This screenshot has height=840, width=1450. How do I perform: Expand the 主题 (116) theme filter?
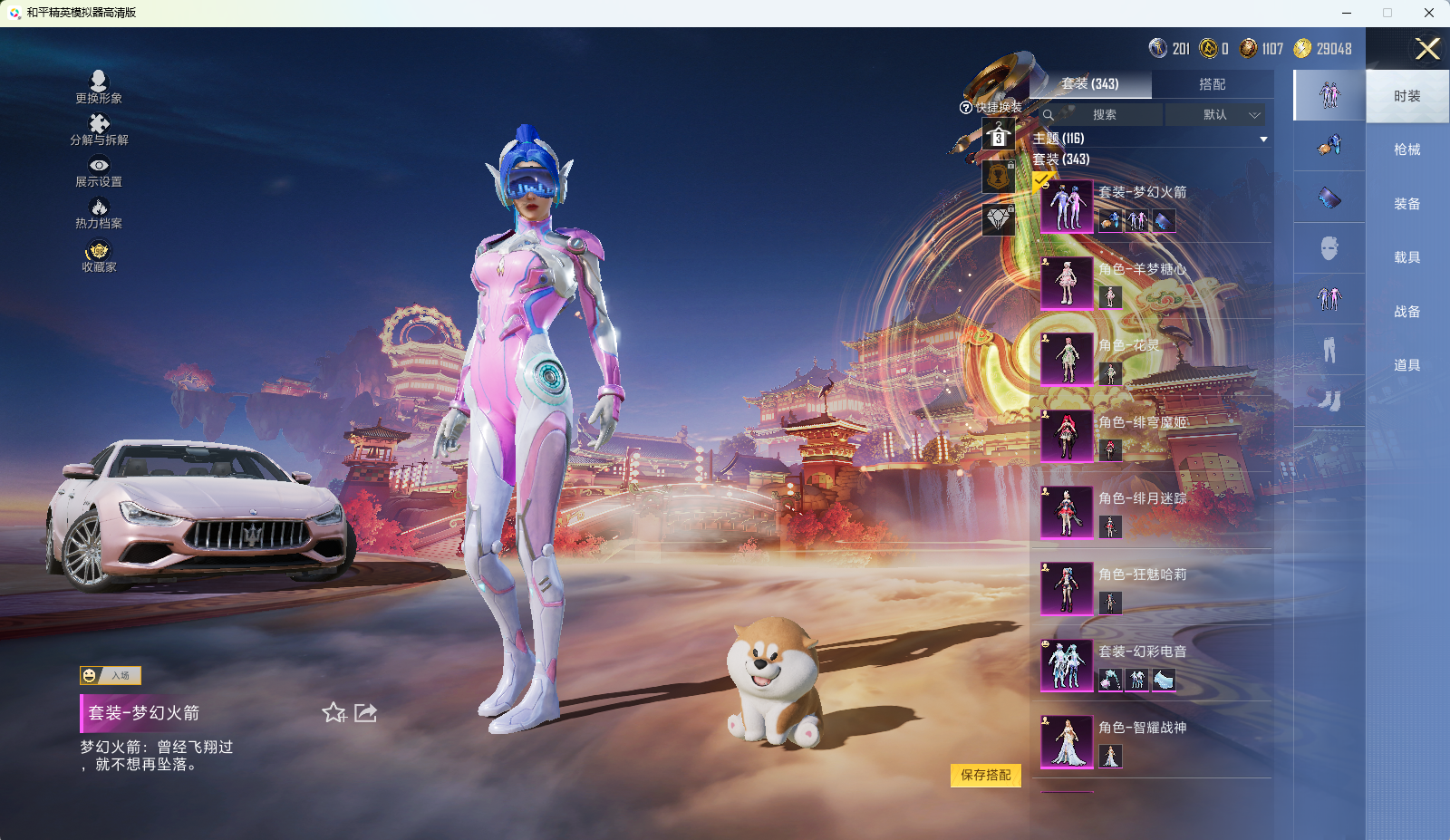click(1262, 139)
